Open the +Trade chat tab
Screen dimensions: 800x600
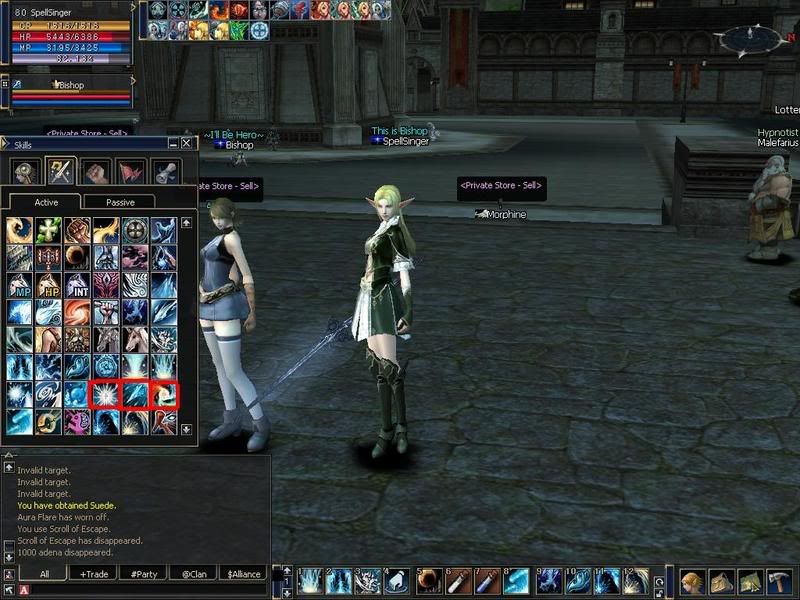[92, 574]
